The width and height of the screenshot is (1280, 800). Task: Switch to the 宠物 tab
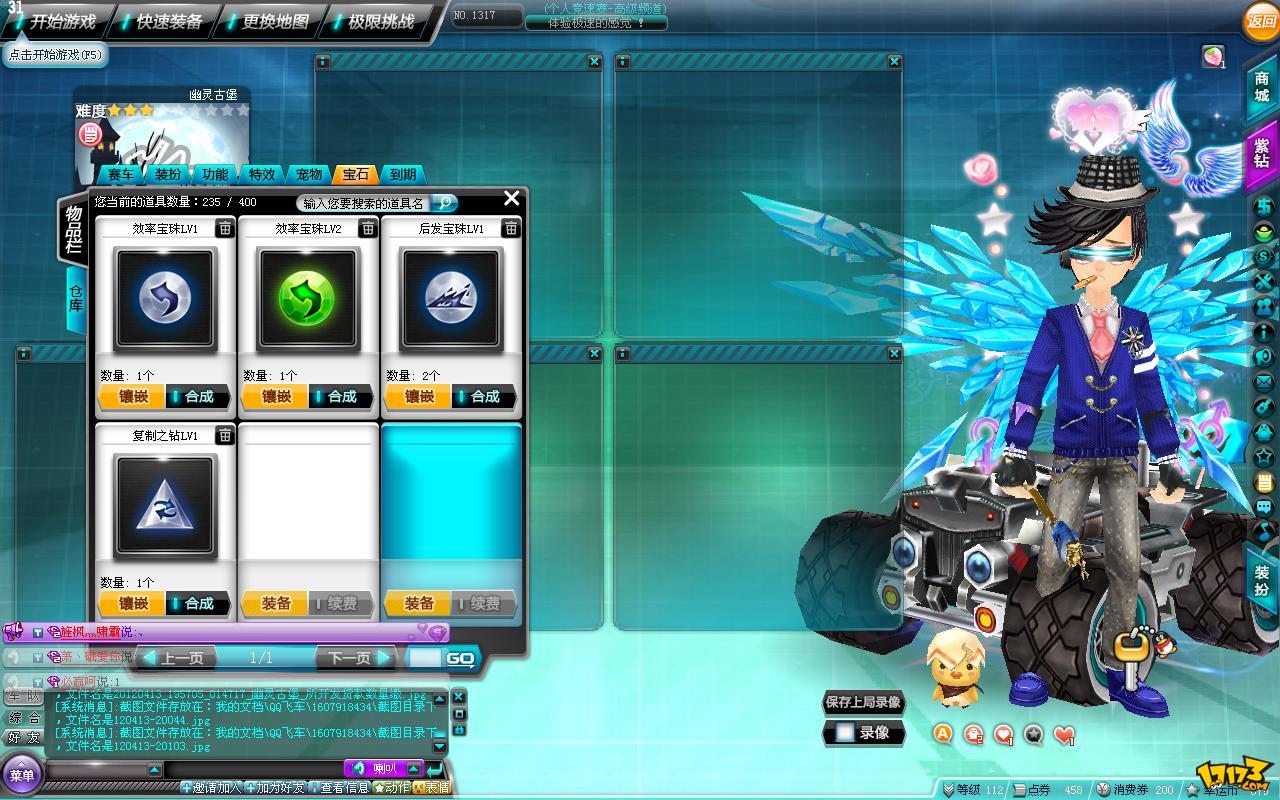coord(308,174)
